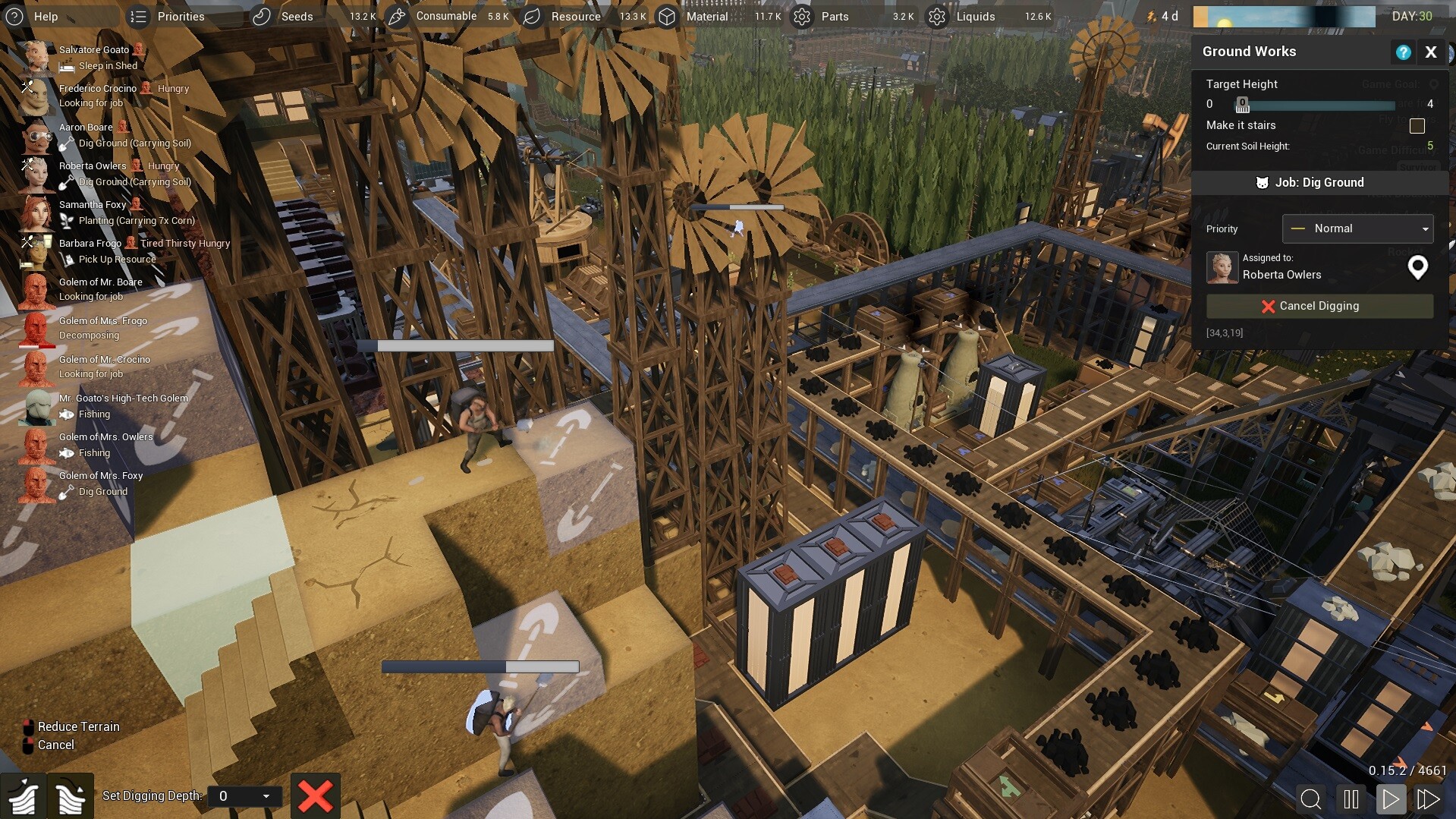Select Salvatore Goato from the colonist list

pyautogui.click(x=93, y=50)
